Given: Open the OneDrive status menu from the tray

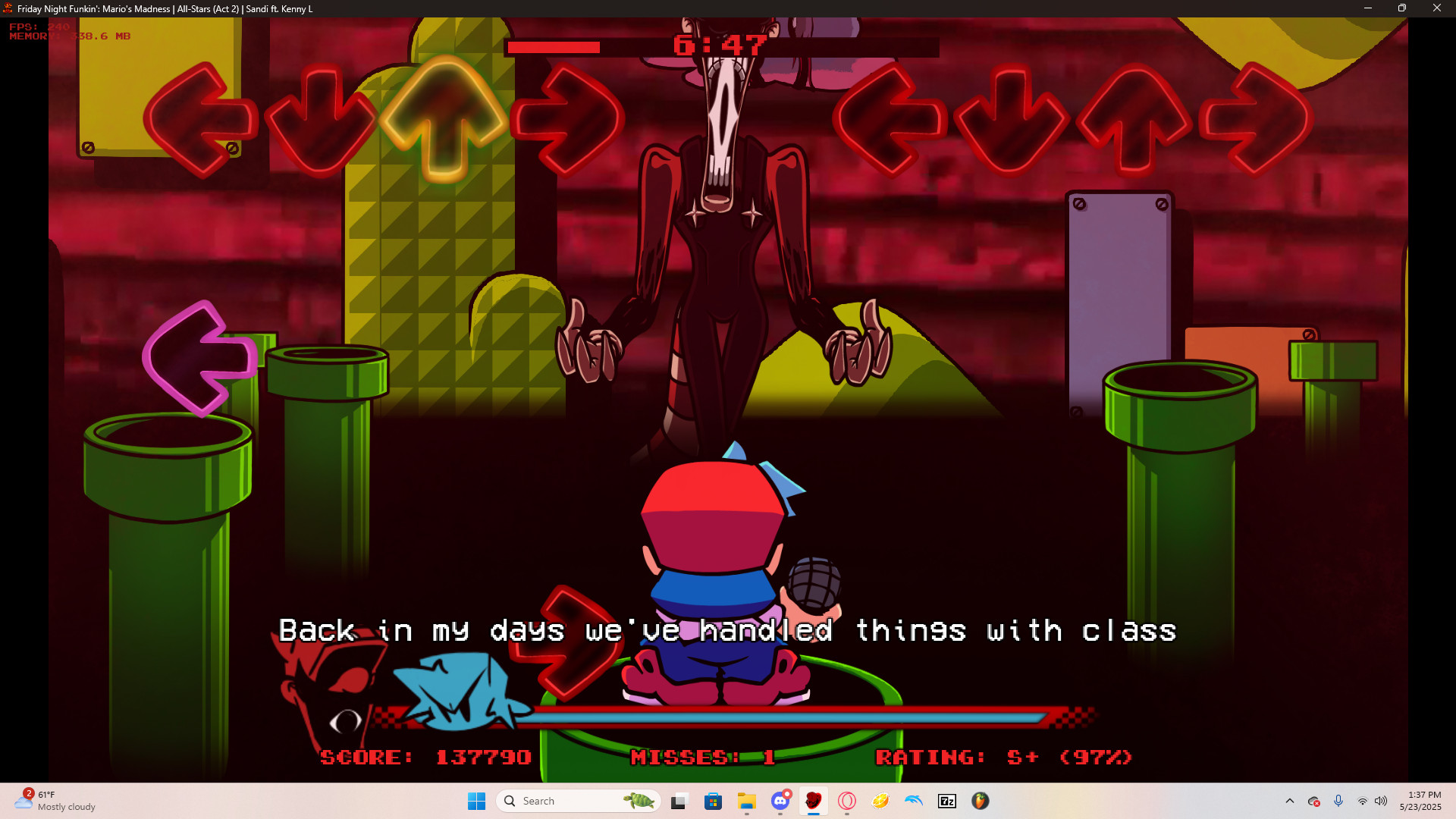Looking at the screenshot, I should pyautogui.click(x=1315, y=802).
